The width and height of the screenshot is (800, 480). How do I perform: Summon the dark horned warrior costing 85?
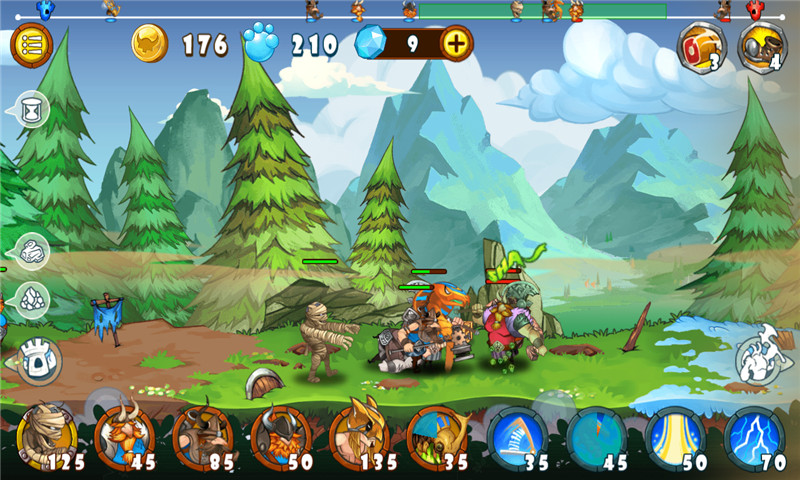(202, 436)
